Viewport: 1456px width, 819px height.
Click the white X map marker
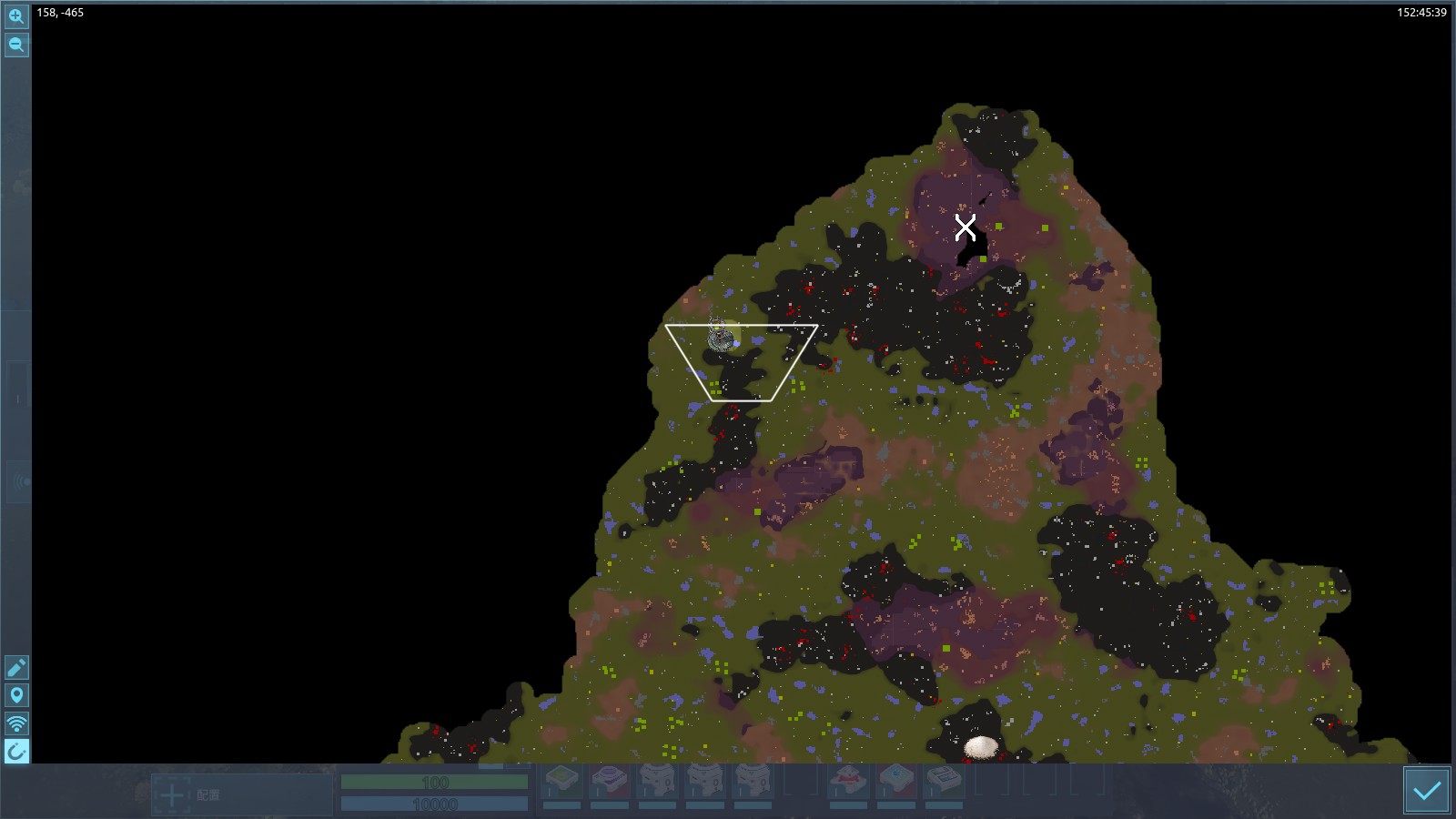point(966,227)
